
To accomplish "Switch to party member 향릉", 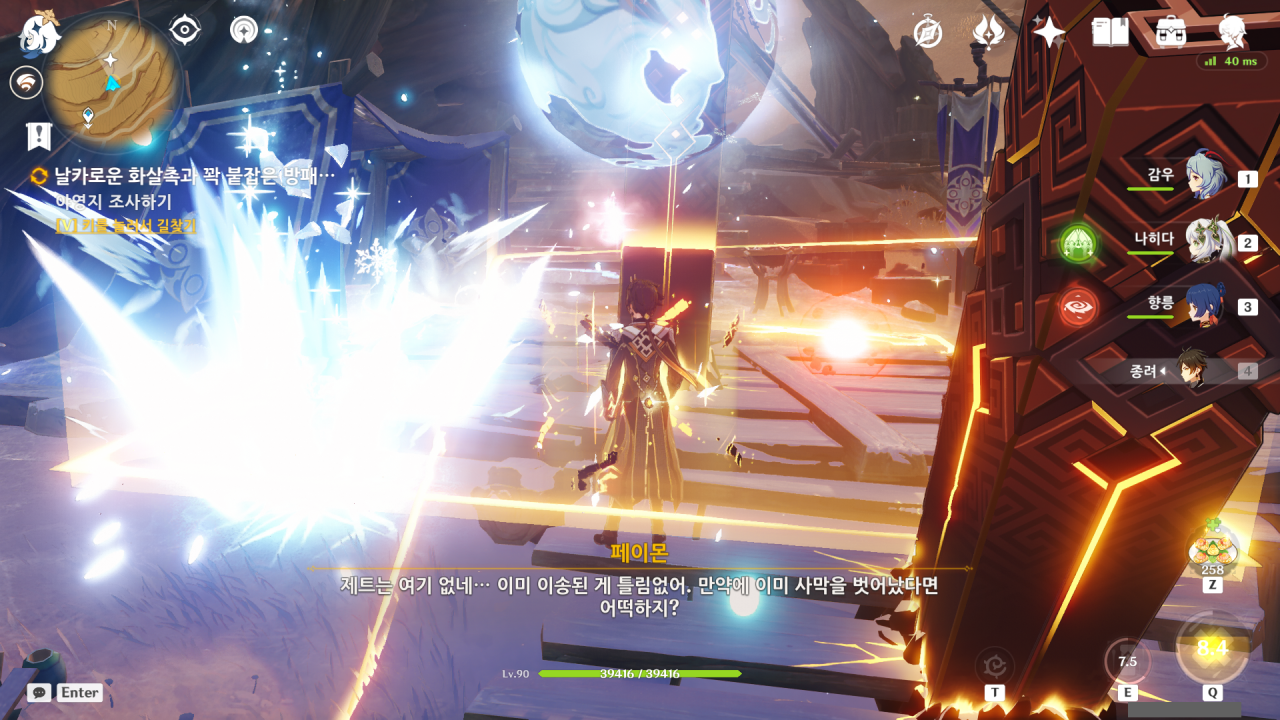I will (1205, 305).
